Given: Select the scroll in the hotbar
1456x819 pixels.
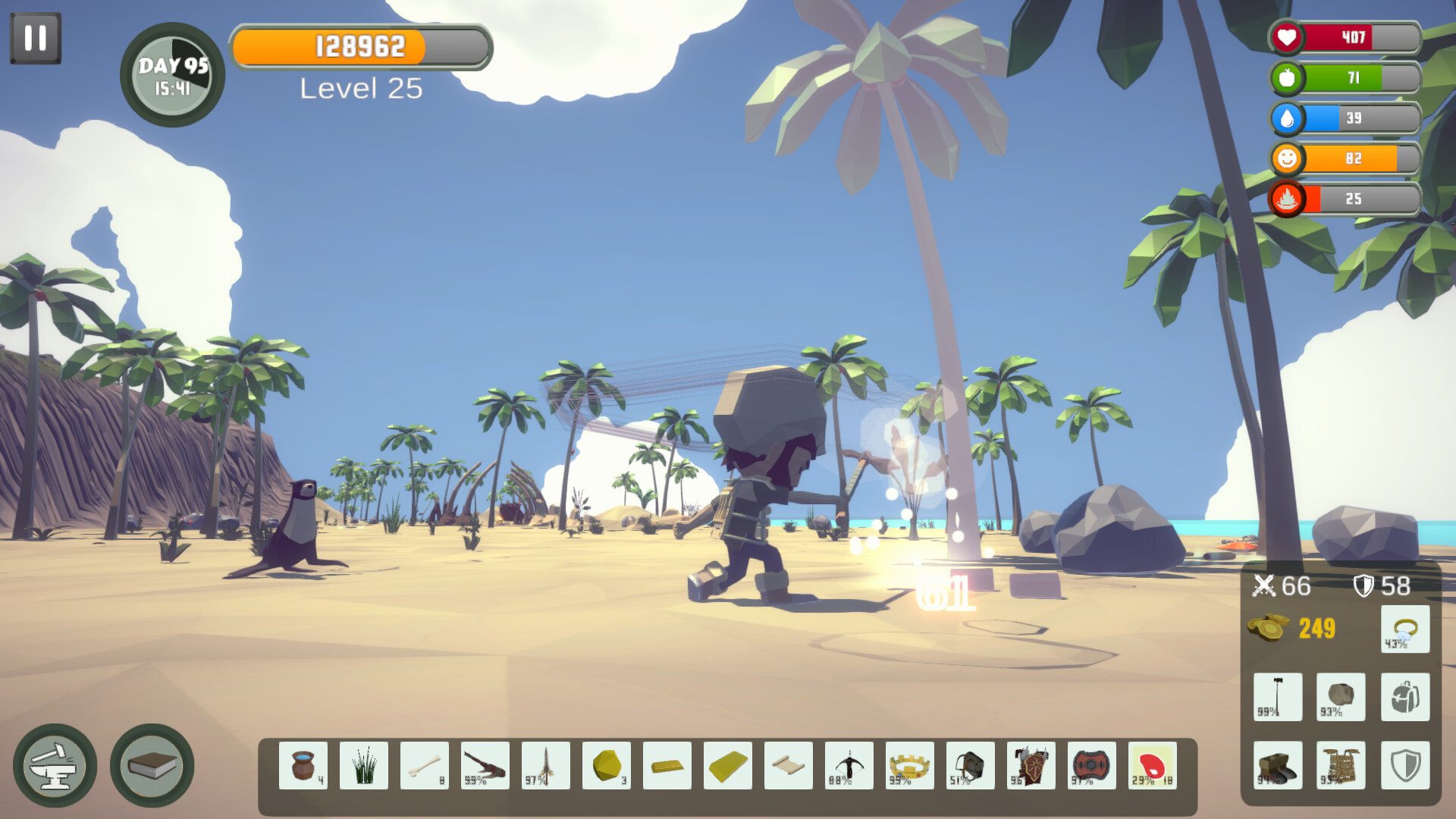Looking at the screenshot, I should tap(789, 767).
